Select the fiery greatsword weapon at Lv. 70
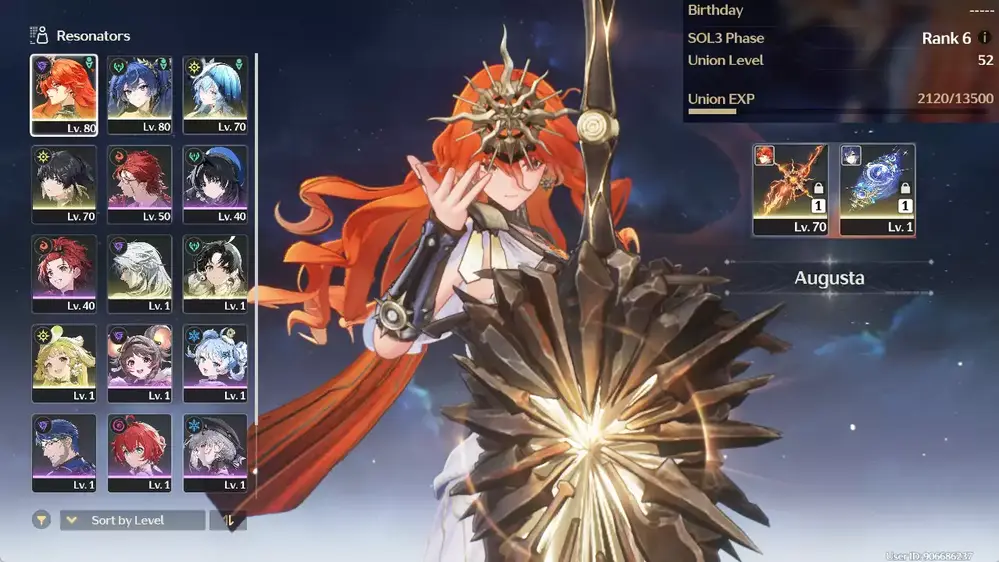Screen dimensions: 999x562 (x=790, y=189)
